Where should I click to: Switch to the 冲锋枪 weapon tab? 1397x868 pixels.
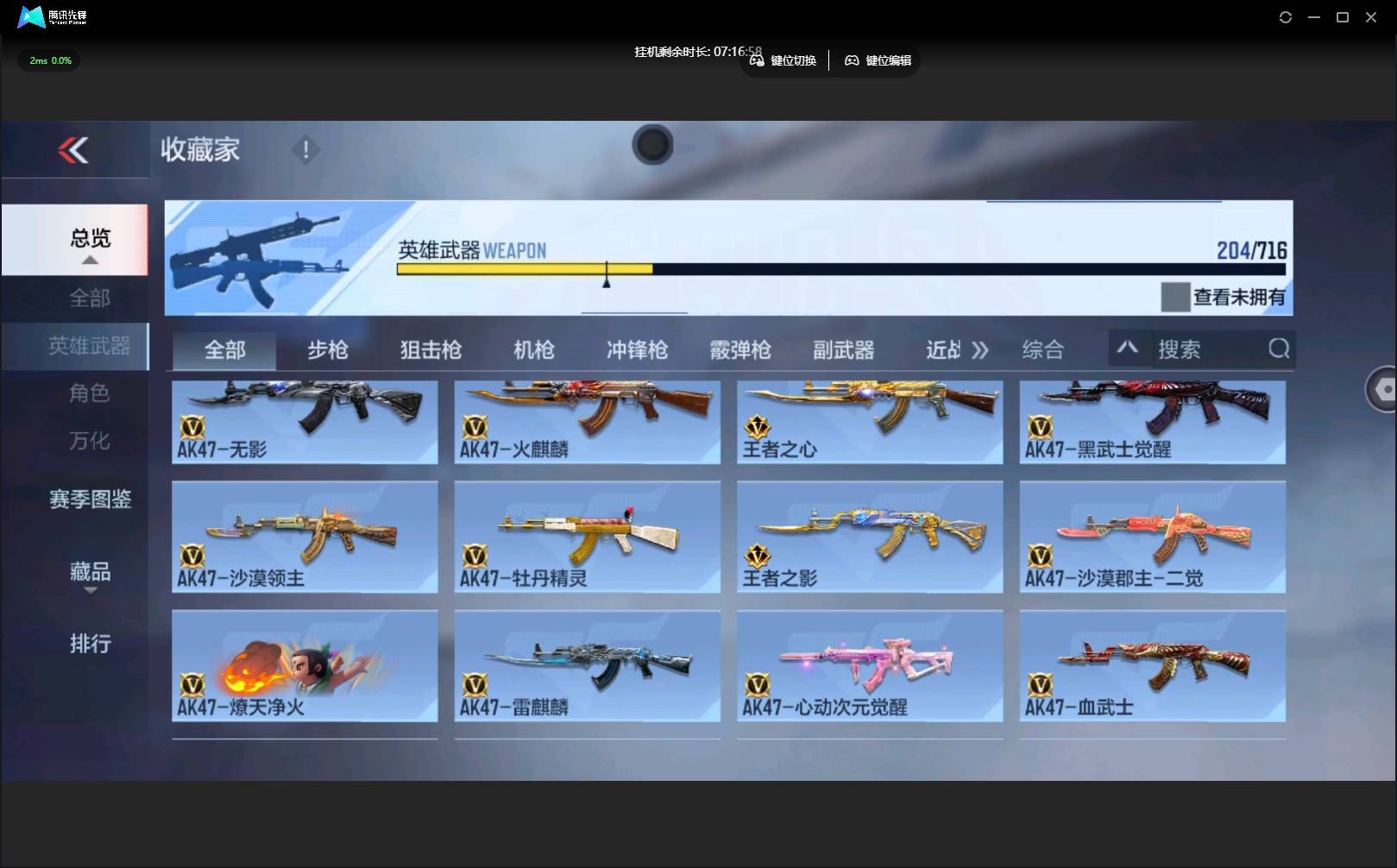coord(636,349)
